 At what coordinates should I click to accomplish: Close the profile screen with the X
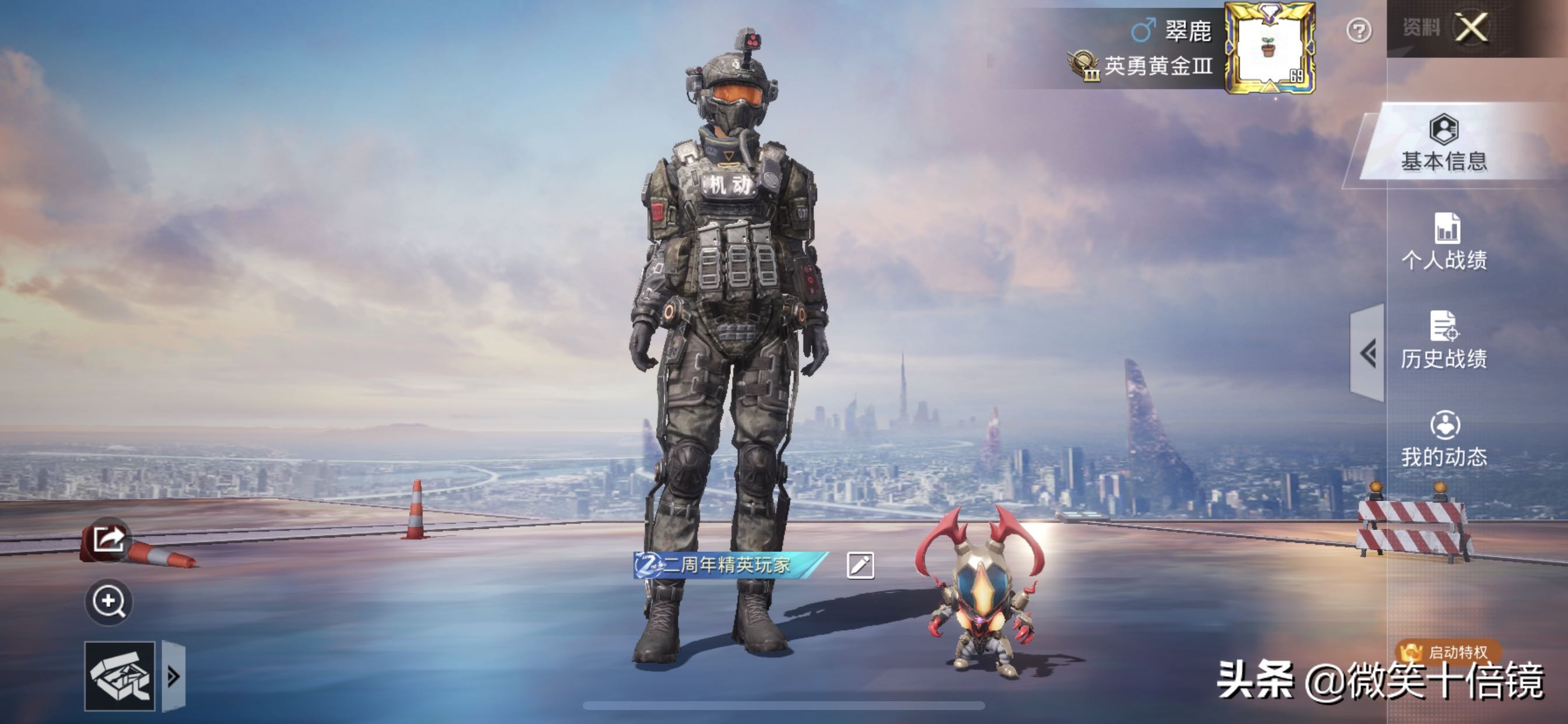click(1471, 28)
